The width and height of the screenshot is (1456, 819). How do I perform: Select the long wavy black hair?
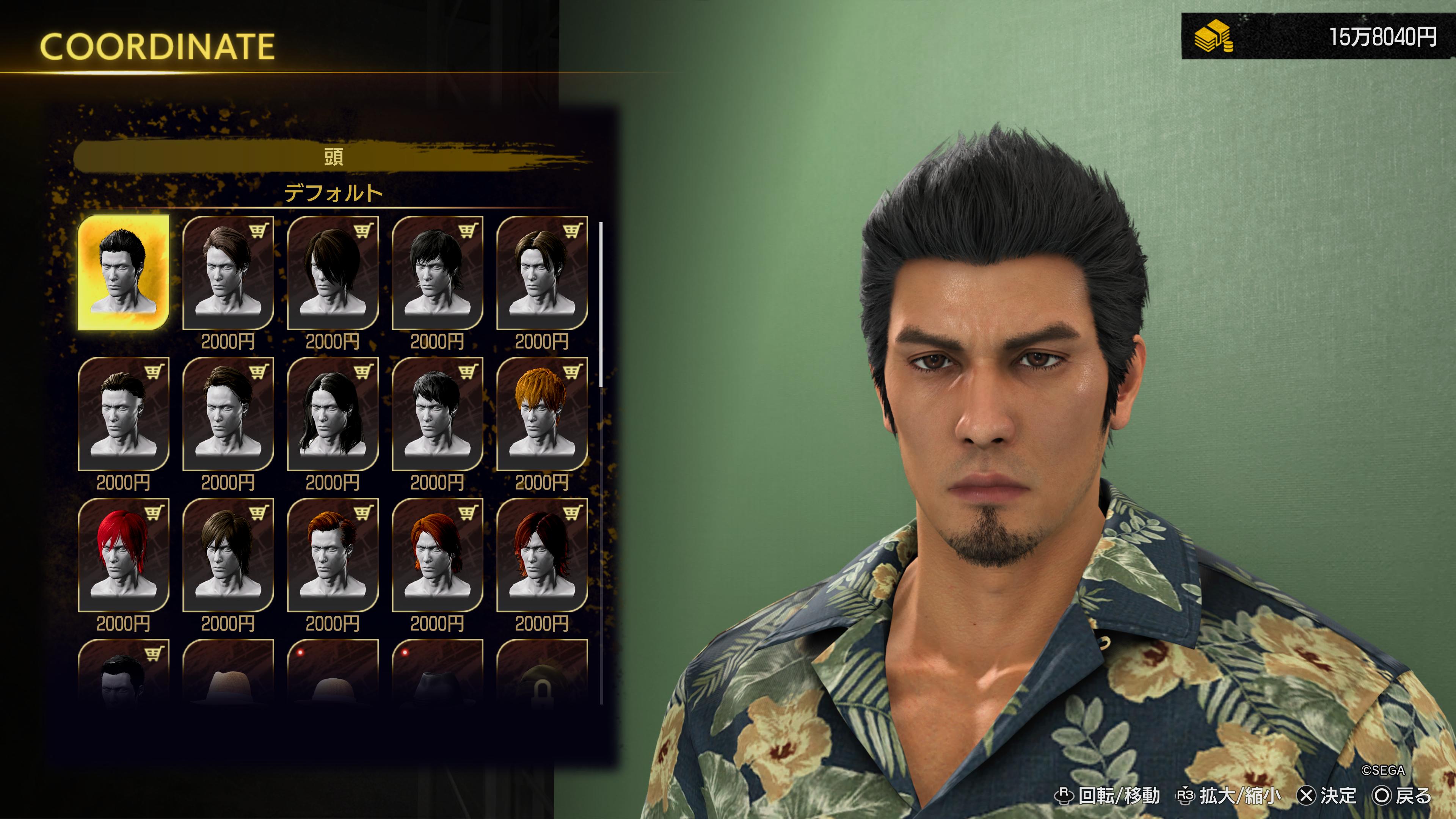333,414
